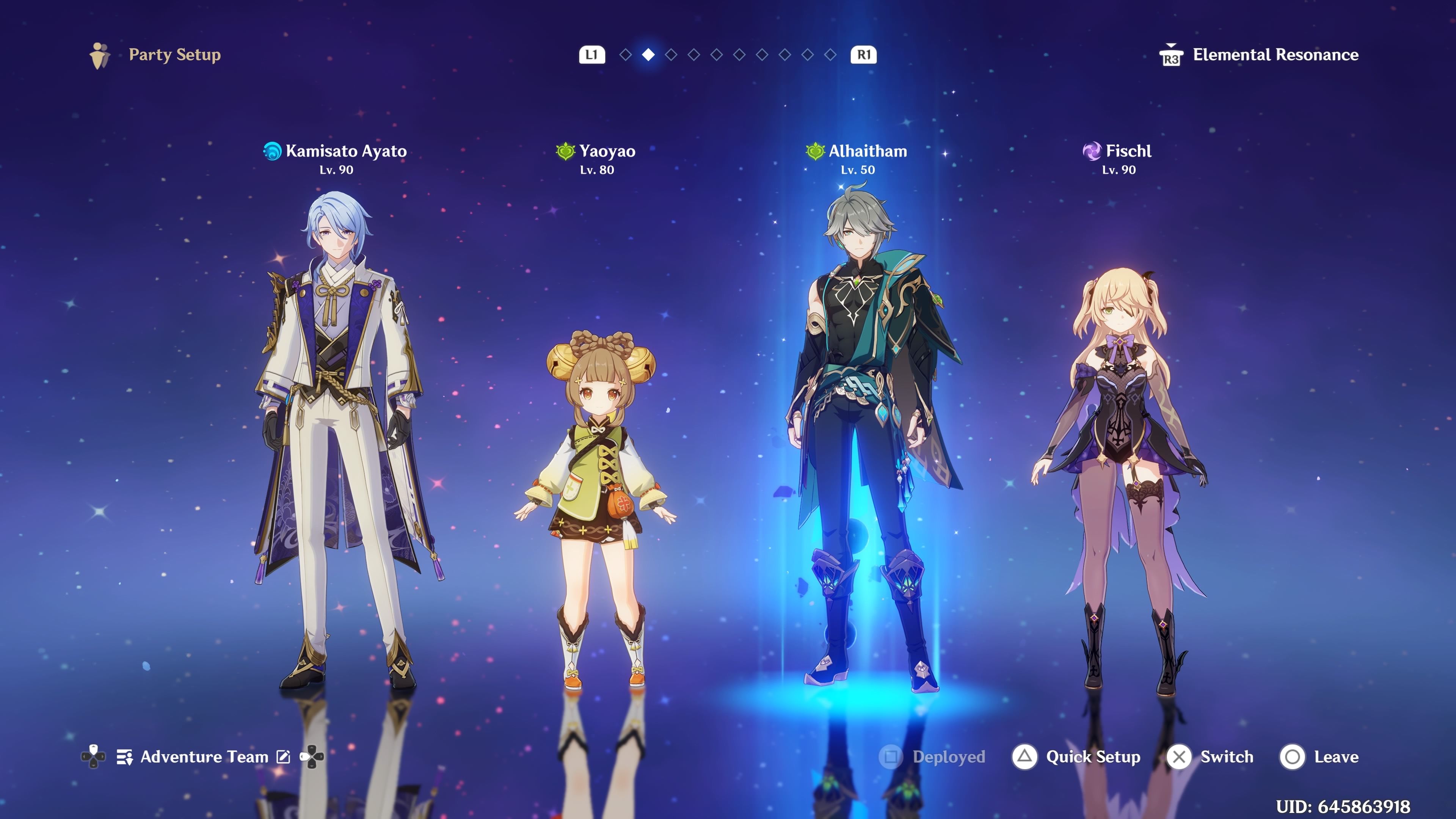Image resolution: width=1456 pixels, height=819 pixels.
Task: Open the team list beside Adventure Team
Action: (124, 757)
